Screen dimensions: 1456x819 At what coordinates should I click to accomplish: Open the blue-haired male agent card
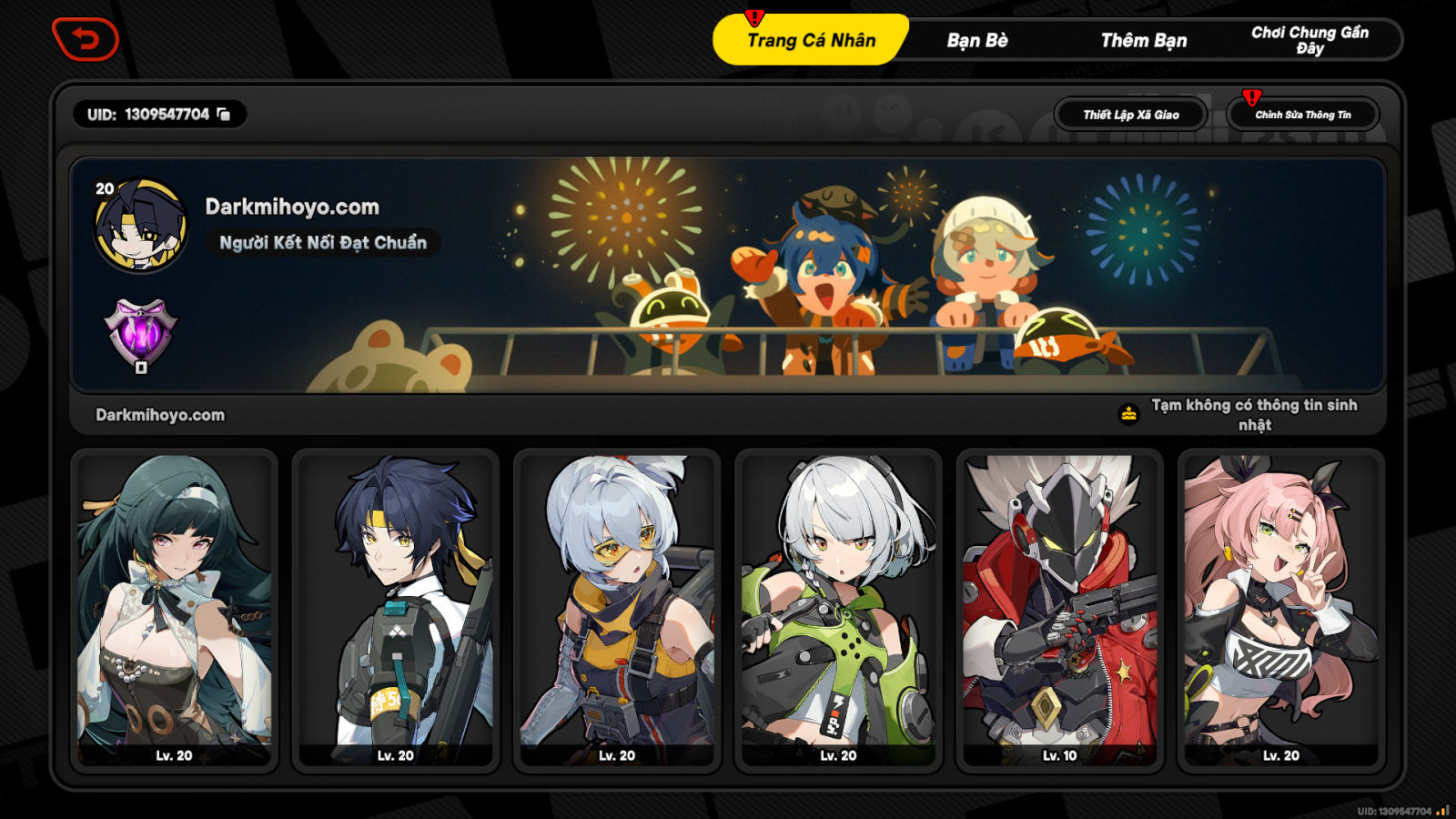395,610
